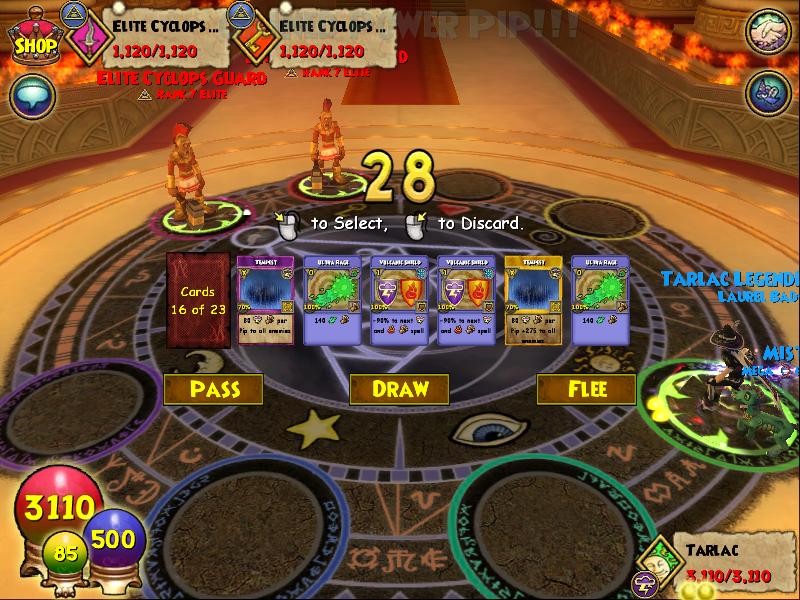Select the purple-bordered Tempest card

coord(265,300)
